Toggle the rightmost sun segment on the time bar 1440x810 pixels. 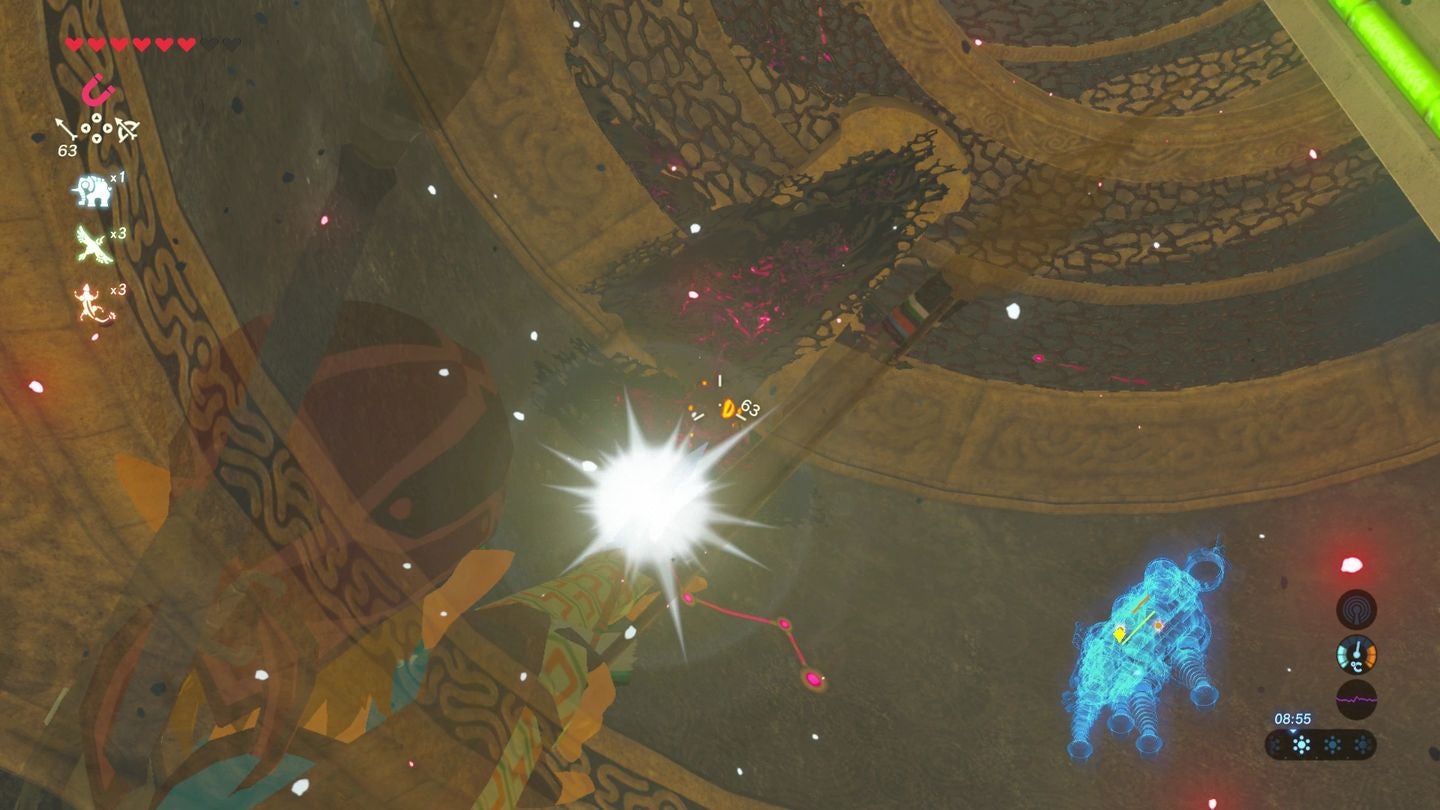point(1363,744)
